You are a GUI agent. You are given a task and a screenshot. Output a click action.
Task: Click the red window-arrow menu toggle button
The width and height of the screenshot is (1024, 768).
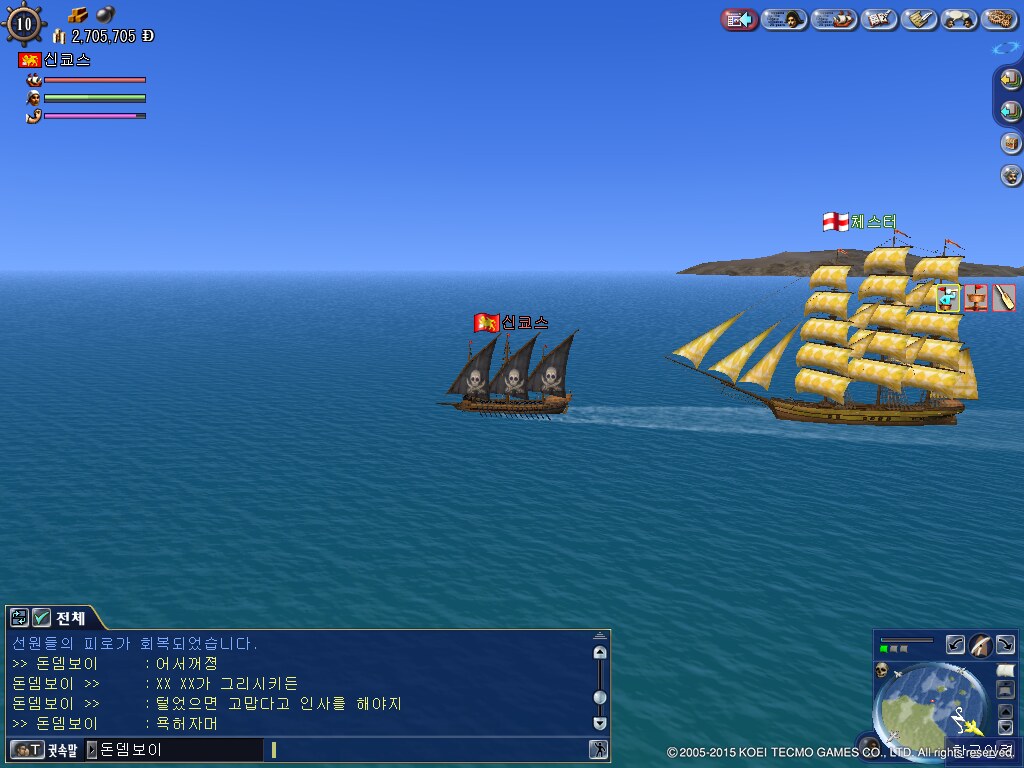pyautogui.click(x=739, y=19)
